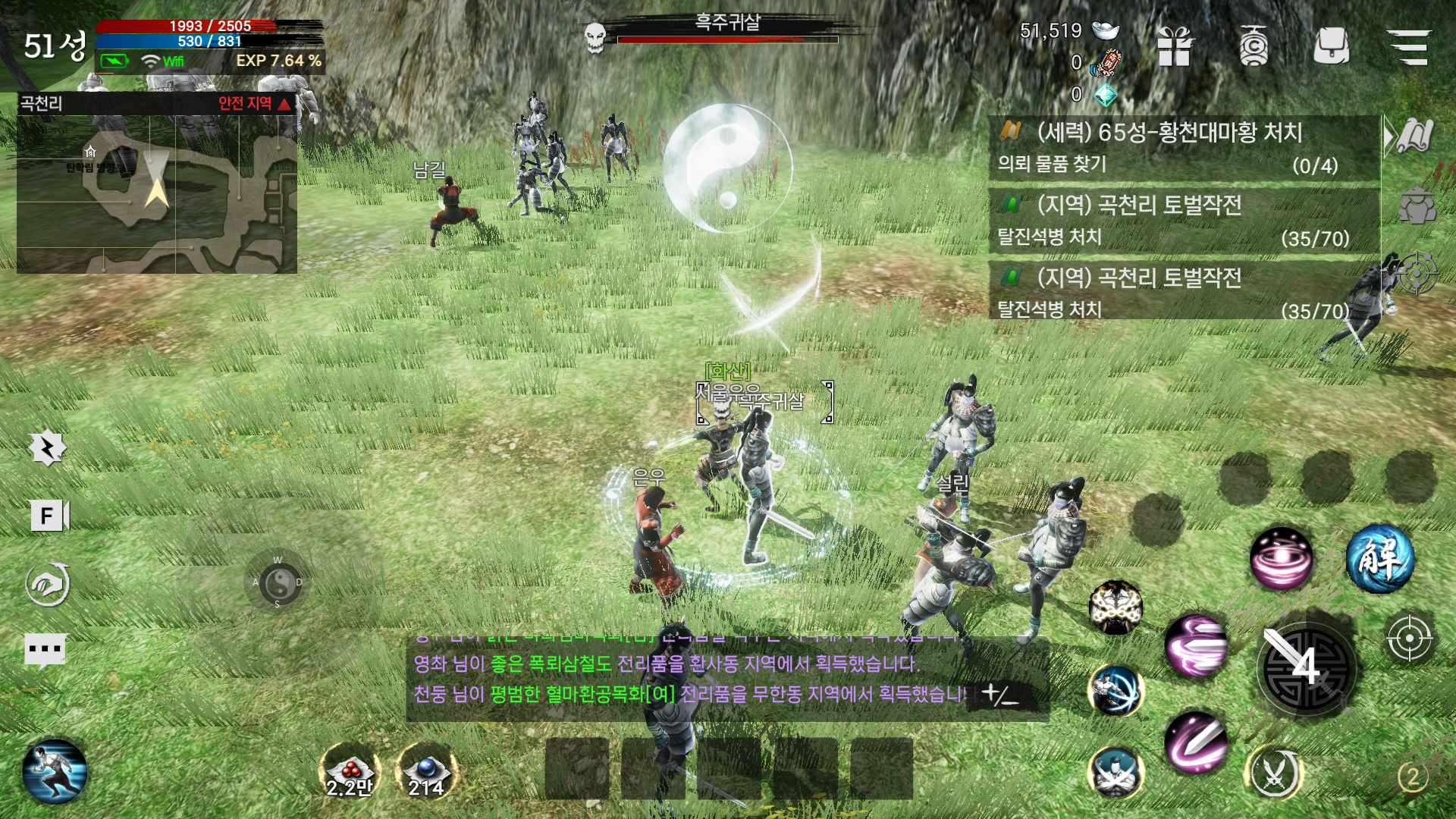Activate the blue 解 skill

coord(1379,558)
